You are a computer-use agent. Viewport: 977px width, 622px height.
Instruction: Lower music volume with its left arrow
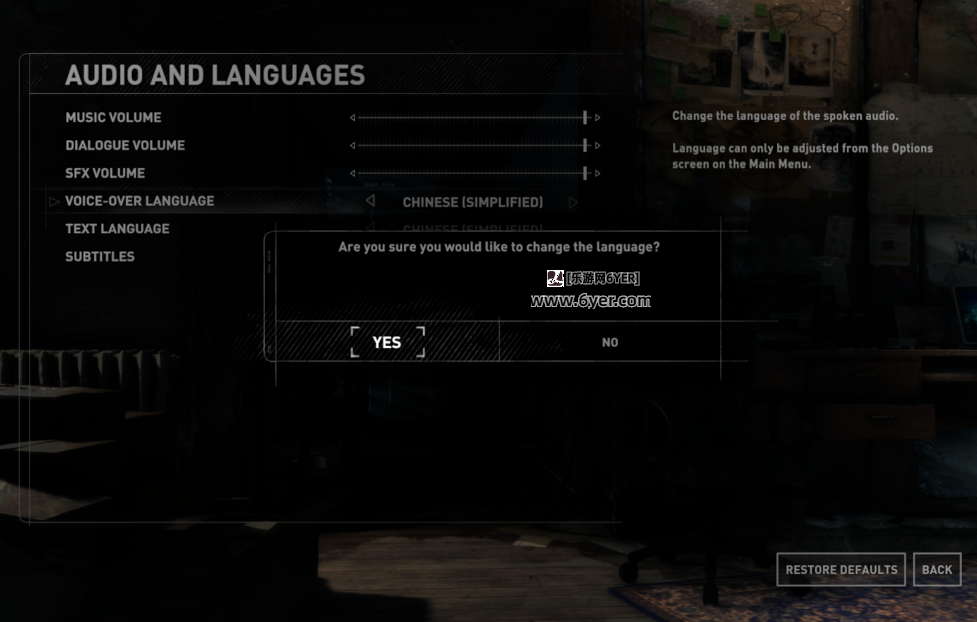click(352, 118)
